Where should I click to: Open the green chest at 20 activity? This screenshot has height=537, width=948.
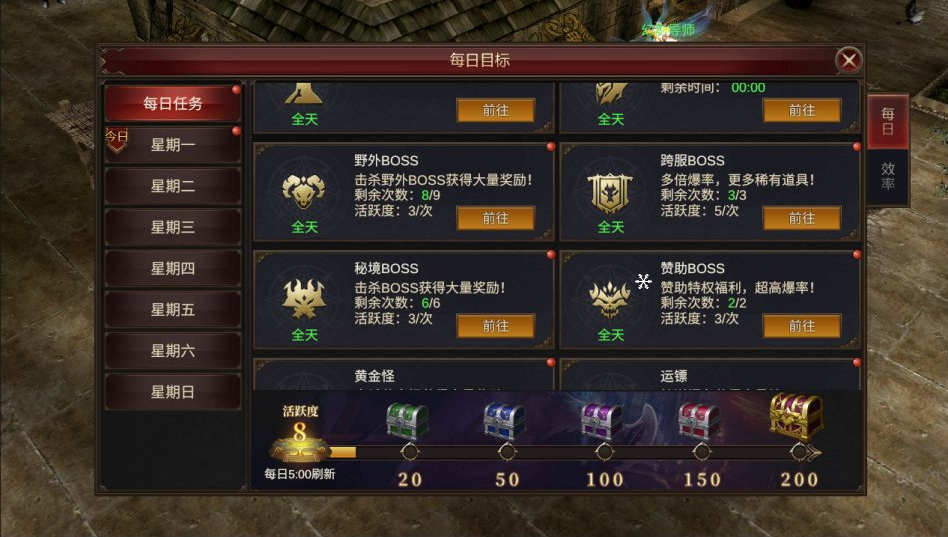408,421
